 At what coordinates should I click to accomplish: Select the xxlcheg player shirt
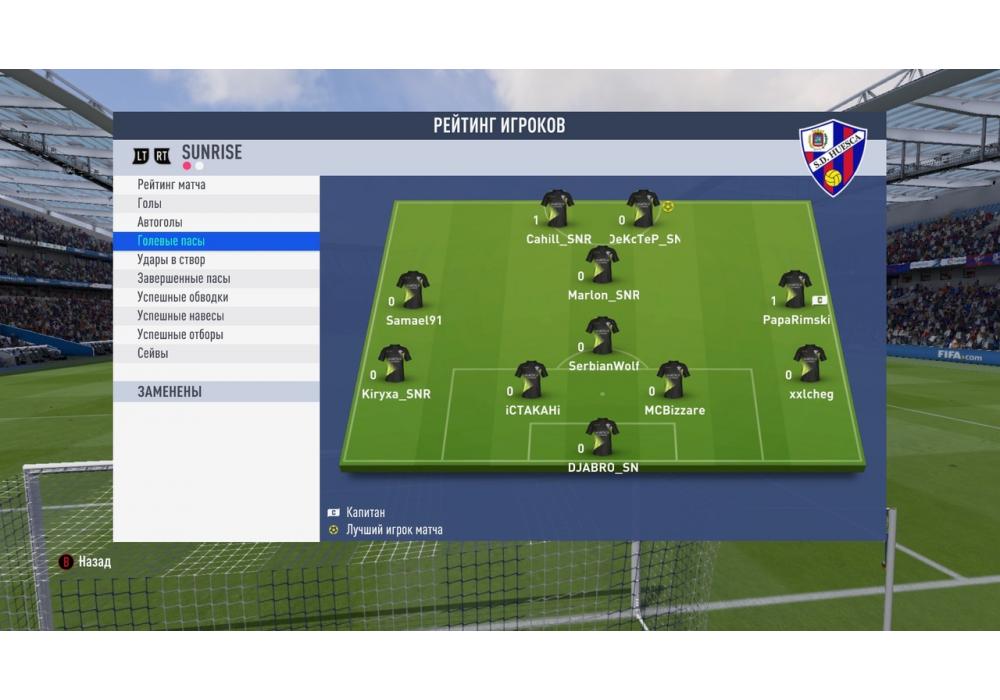click(x=809, y=364)
